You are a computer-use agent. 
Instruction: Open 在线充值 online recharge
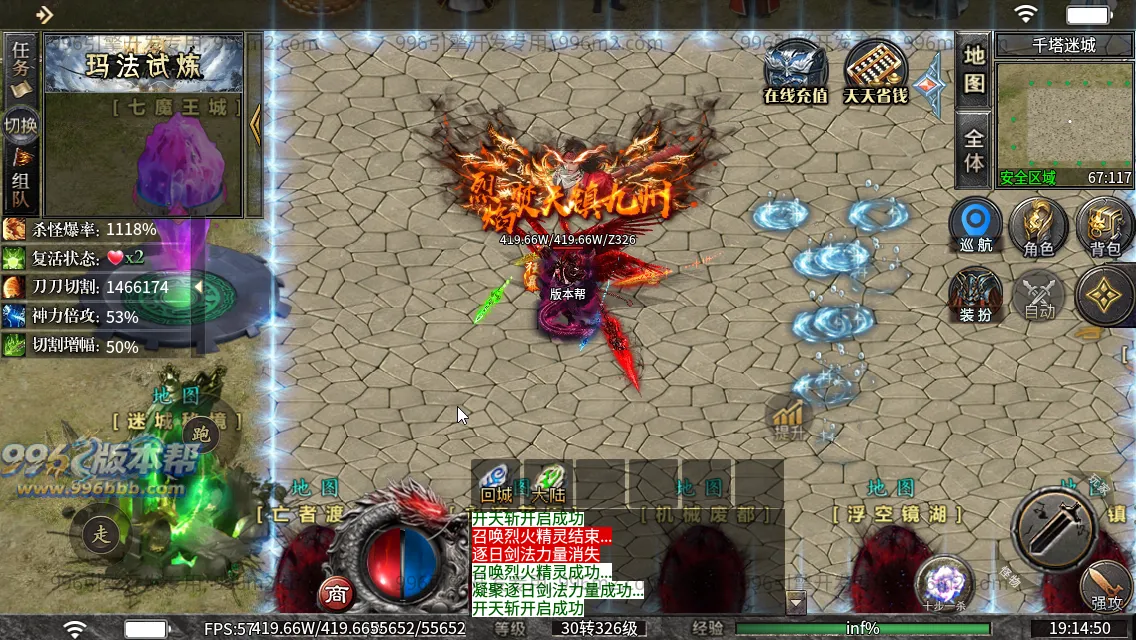796,72
